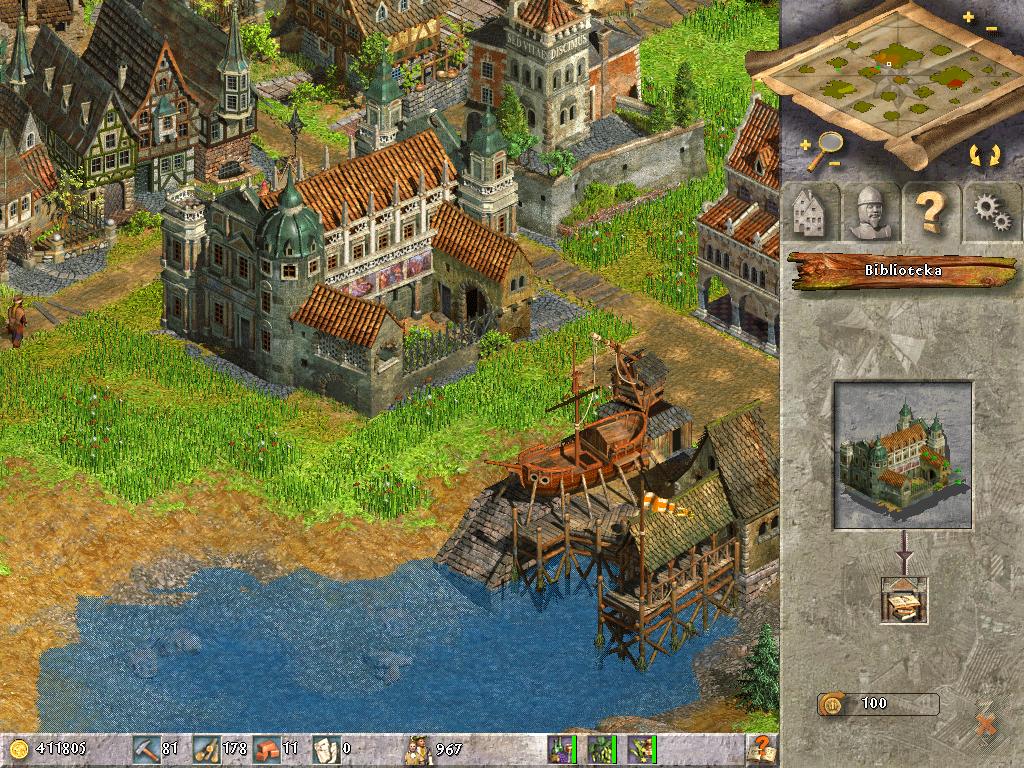
Task: Select the question mark info tab
Action: click(930, 211)
